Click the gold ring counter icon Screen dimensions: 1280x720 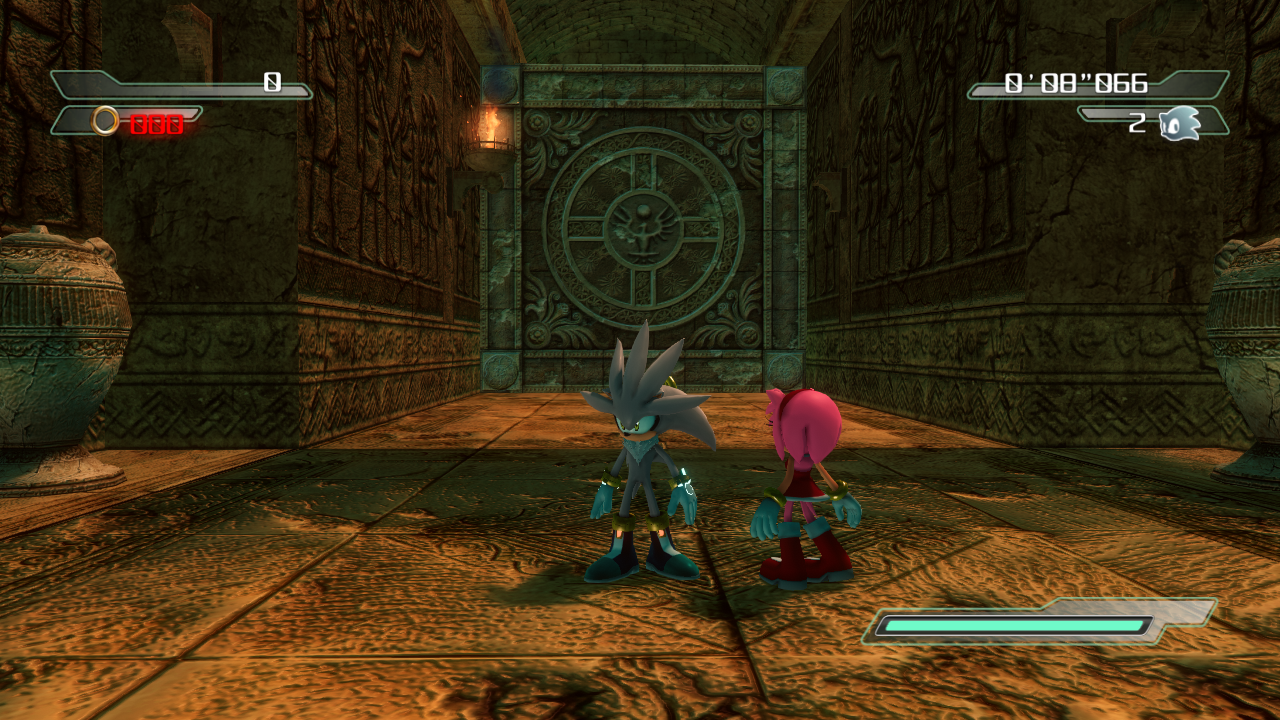105,122
